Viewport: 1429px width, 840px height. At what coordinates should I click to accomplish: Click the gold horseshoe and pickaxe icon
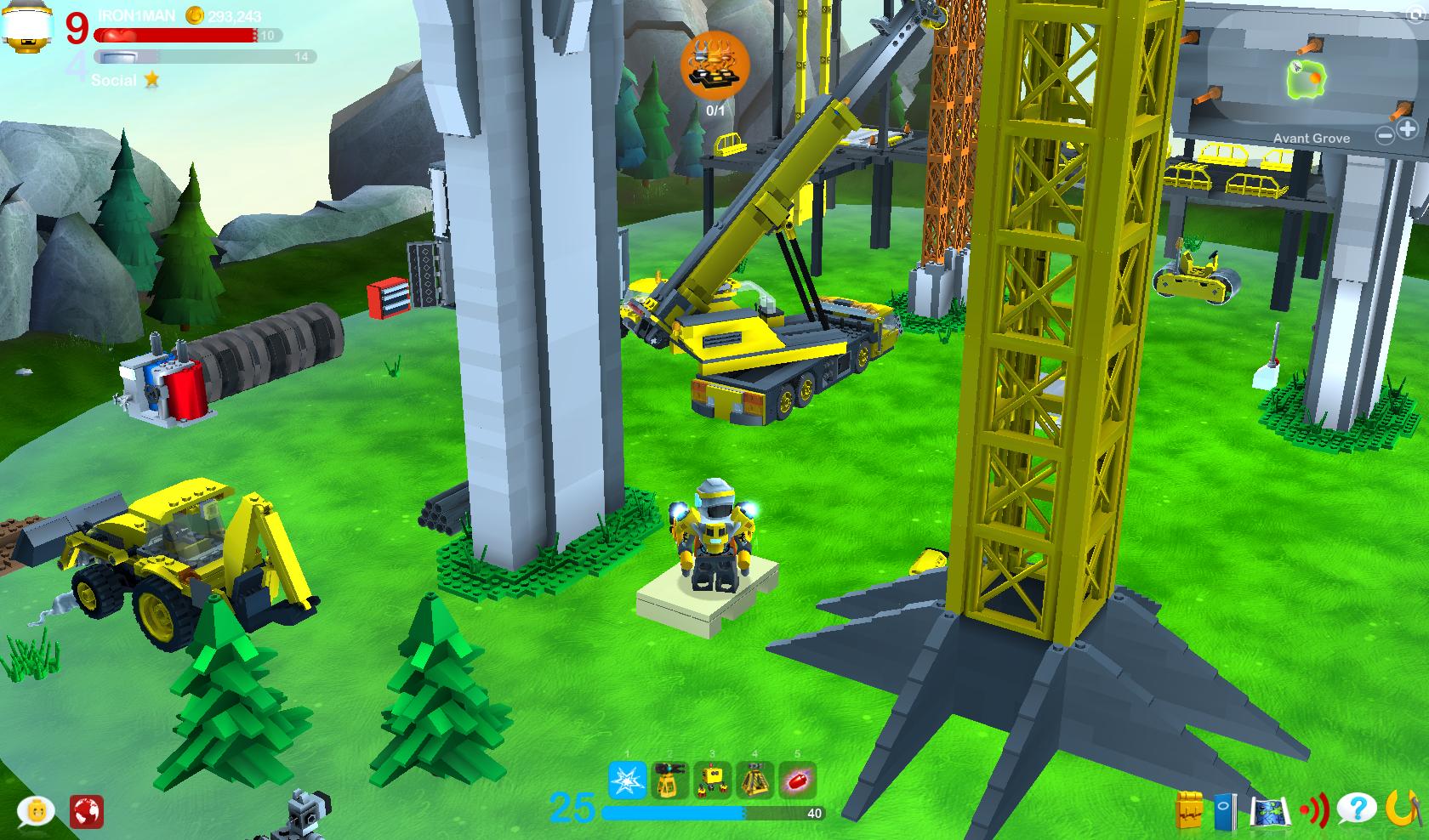coord(1402,809)
